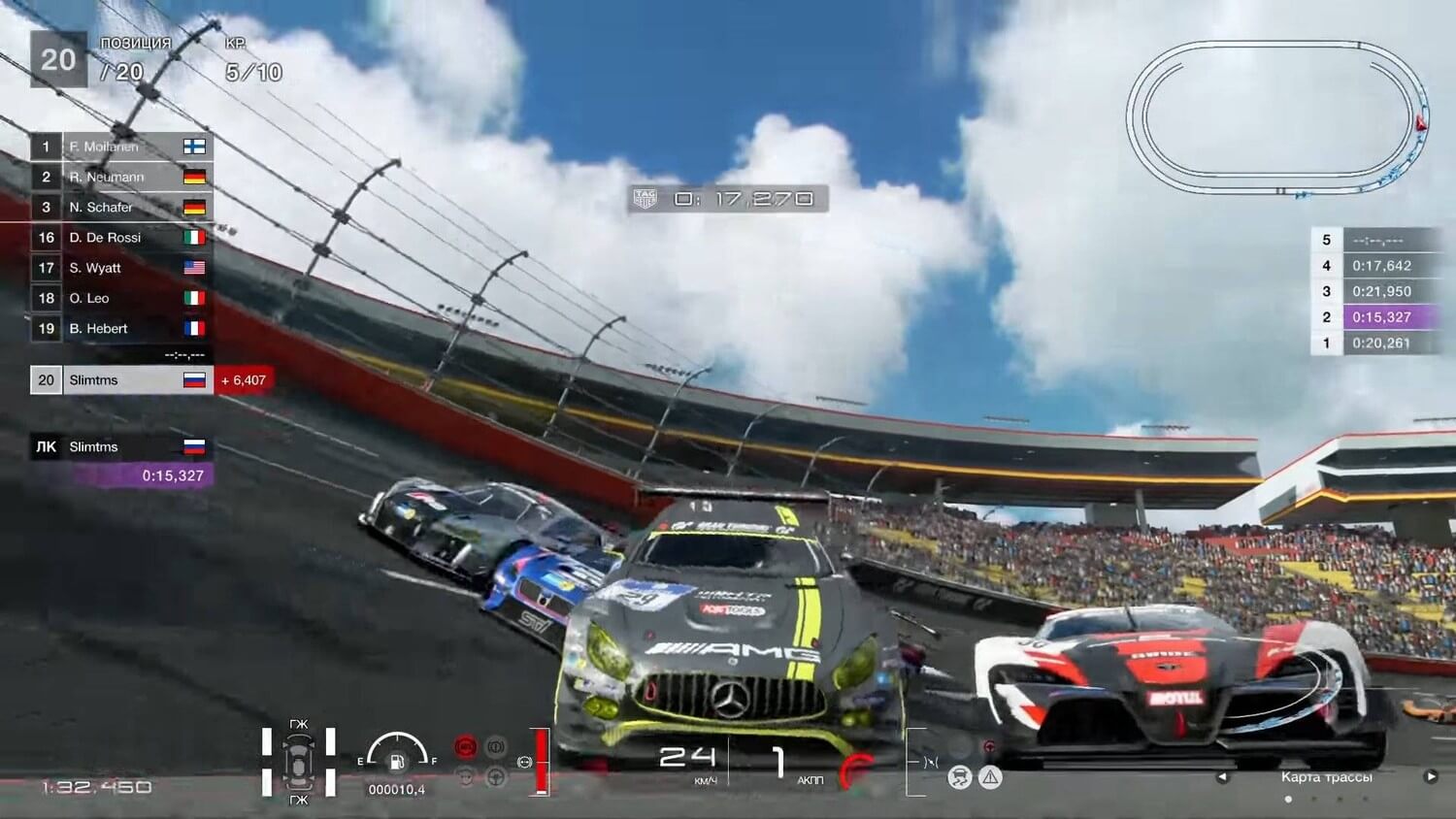Viewport: 1456px width, 819px height.
Task: Show the next multi-function display page
Action: [1430, 776]
